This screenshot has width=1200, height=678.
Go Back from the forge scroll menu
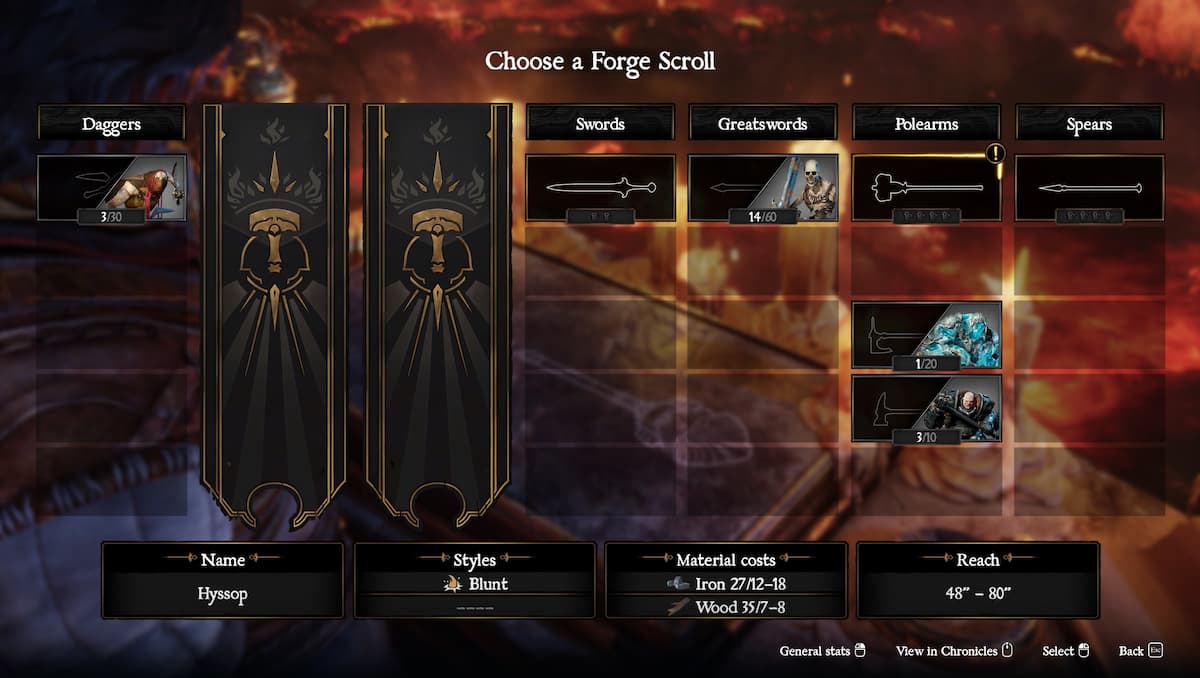[x=1140, y=651]
